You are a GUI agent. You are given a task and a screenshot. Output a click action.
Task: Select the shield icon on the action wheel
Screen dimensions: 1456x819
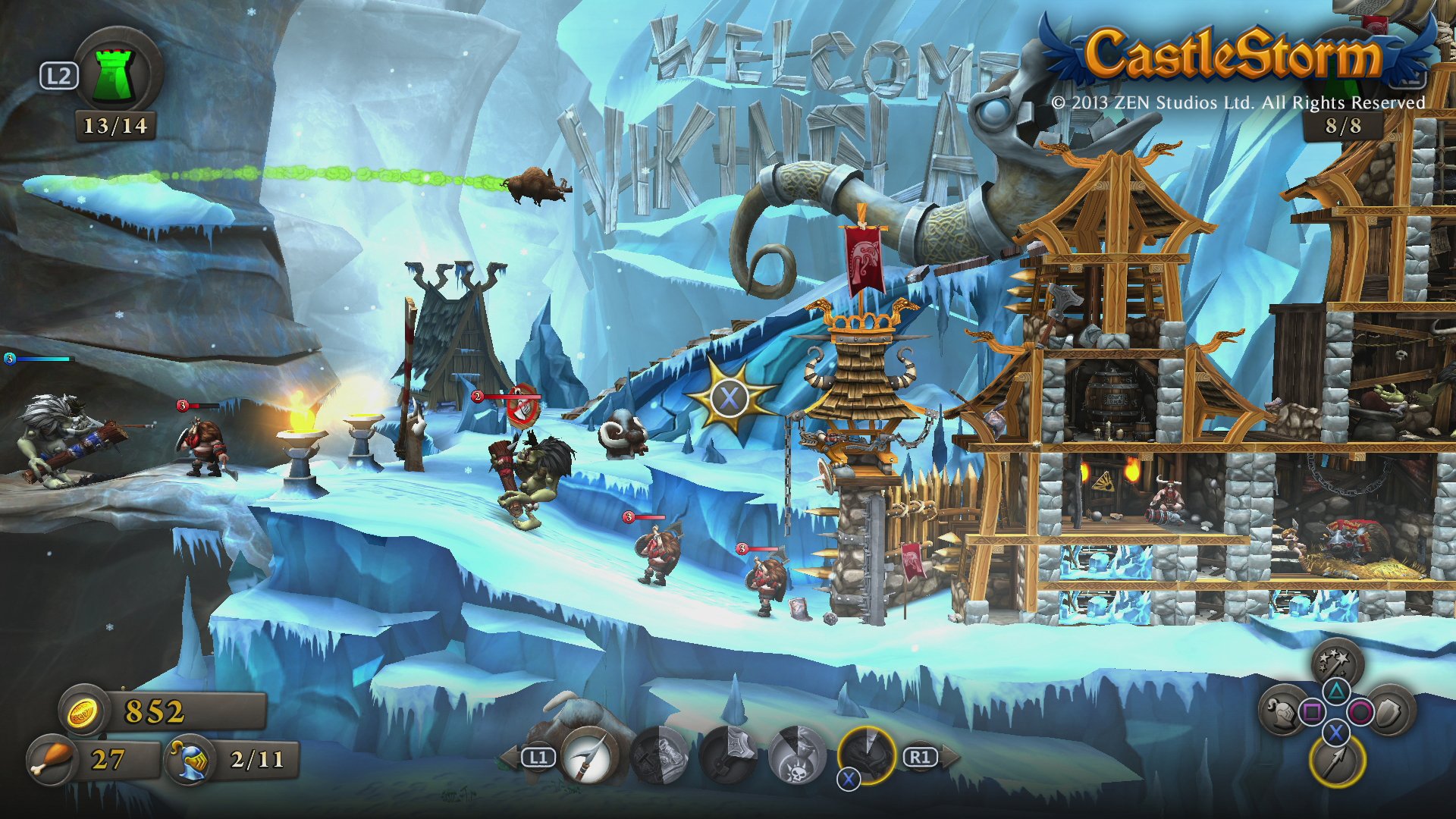tap(1391, 713)
